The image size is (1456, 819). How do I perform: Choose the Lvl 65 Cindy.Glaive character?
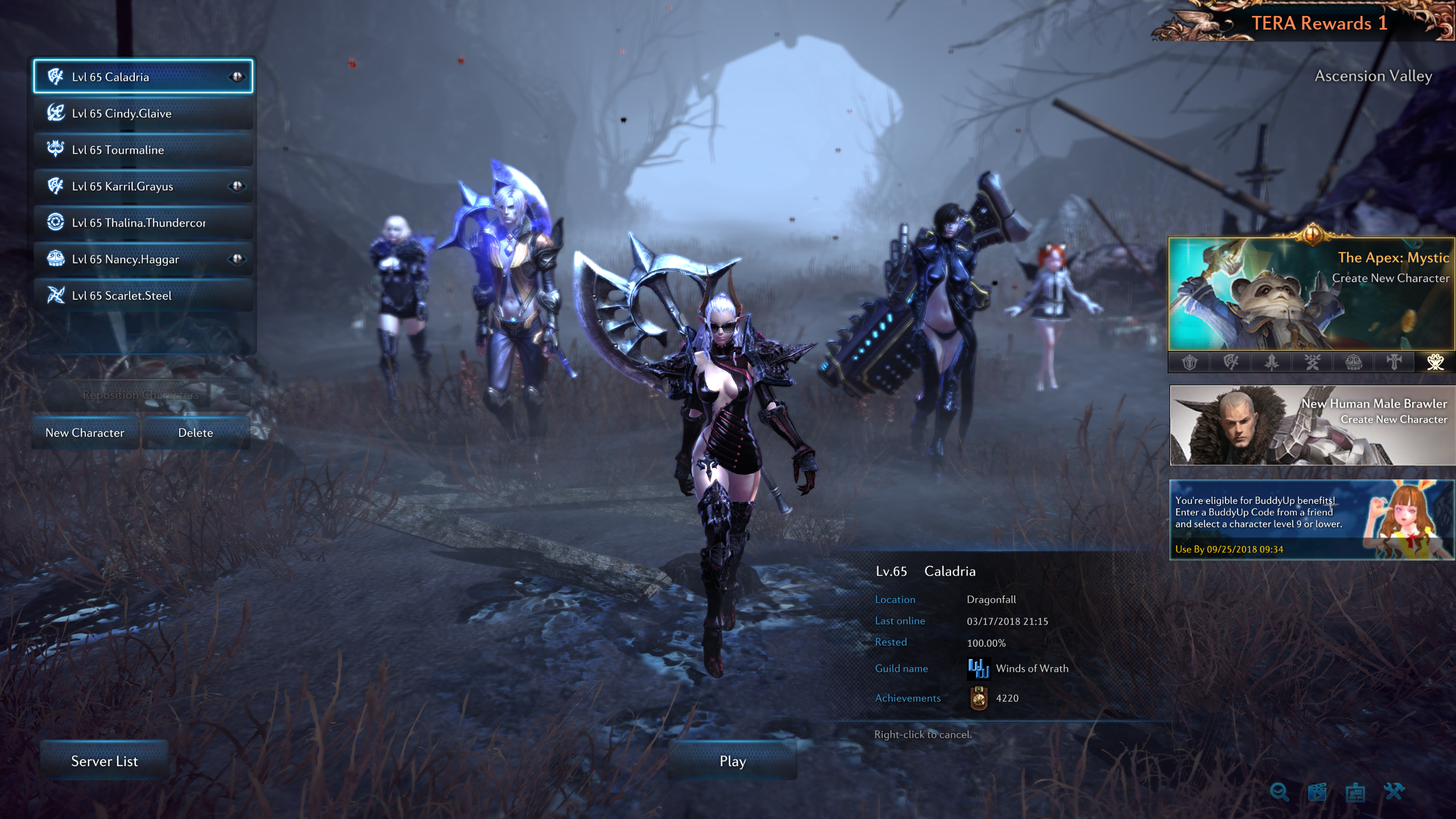point(142,113)
